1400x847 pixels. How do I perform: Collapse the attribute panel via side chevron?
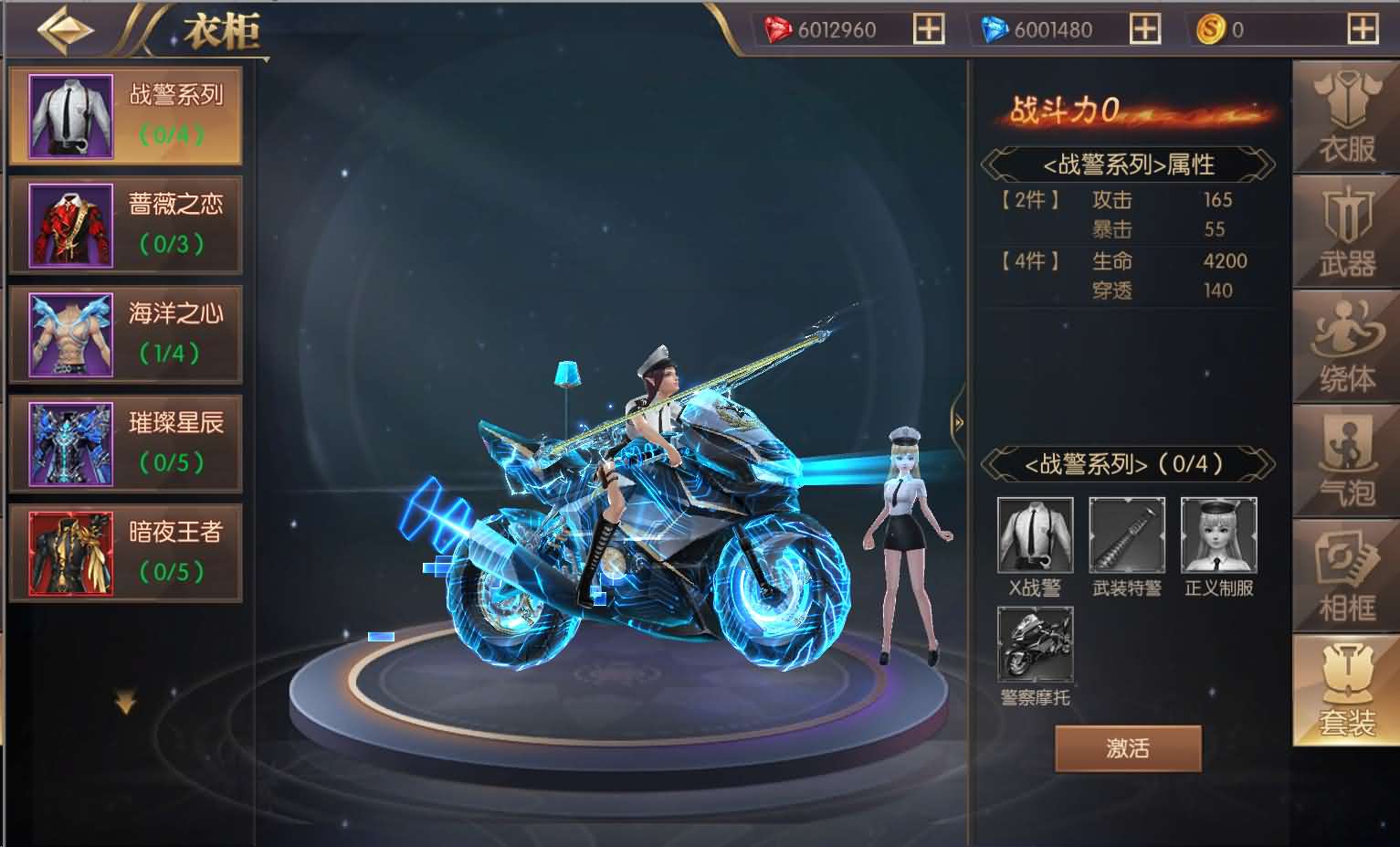957,423
